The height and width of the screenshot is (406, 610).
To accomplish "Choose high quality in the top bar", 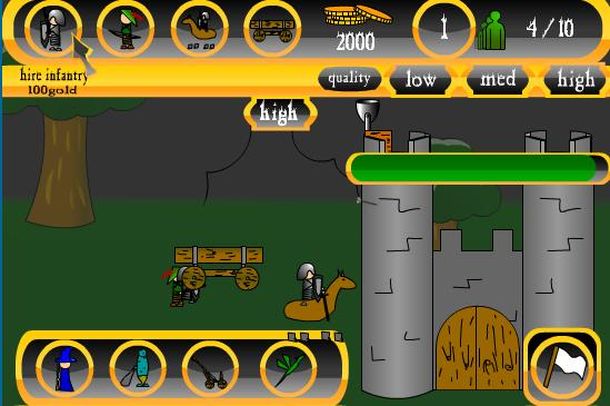I will pos(576,80).
